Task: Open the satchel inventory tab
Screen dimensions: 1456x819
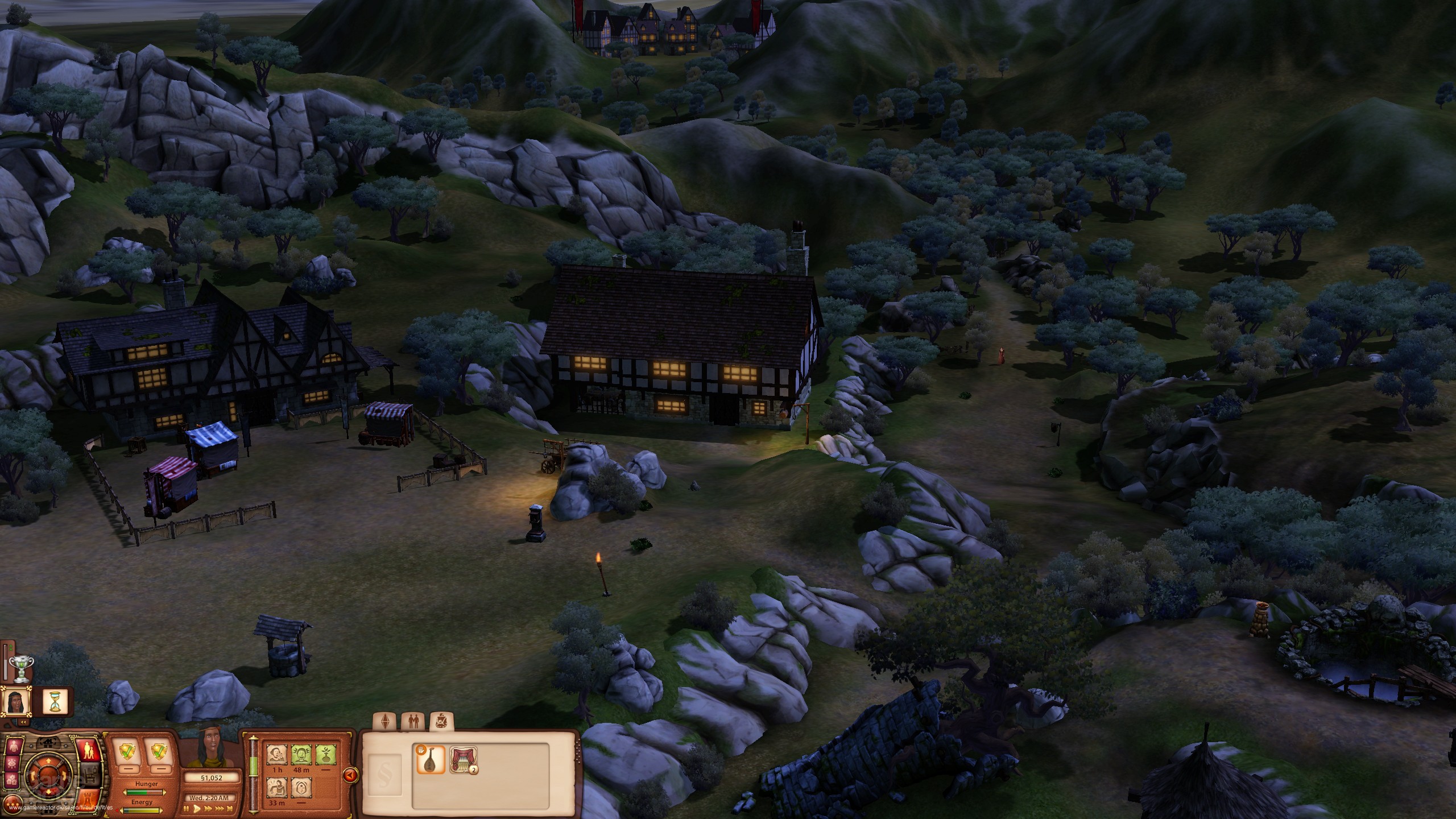Action: coord(442,721)
